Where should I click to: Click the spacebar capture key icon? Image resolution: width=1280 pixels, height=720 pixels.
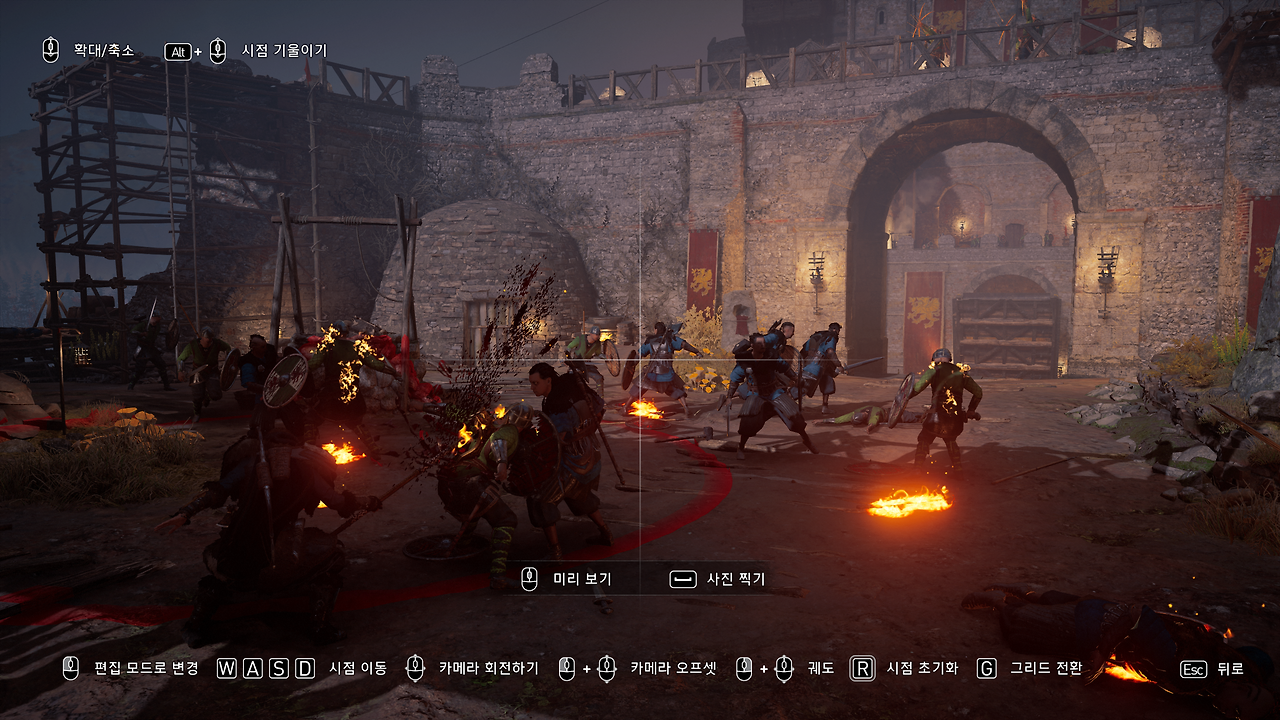point(681,577)
